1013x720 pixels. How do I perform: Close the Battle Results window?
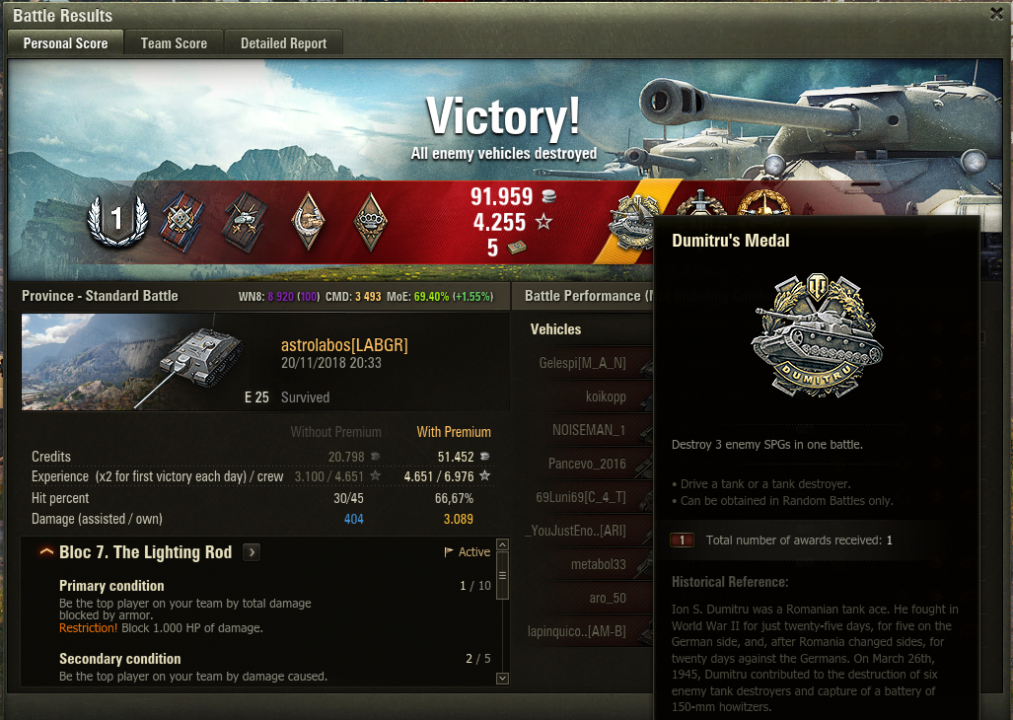click(x=996, y=14)
